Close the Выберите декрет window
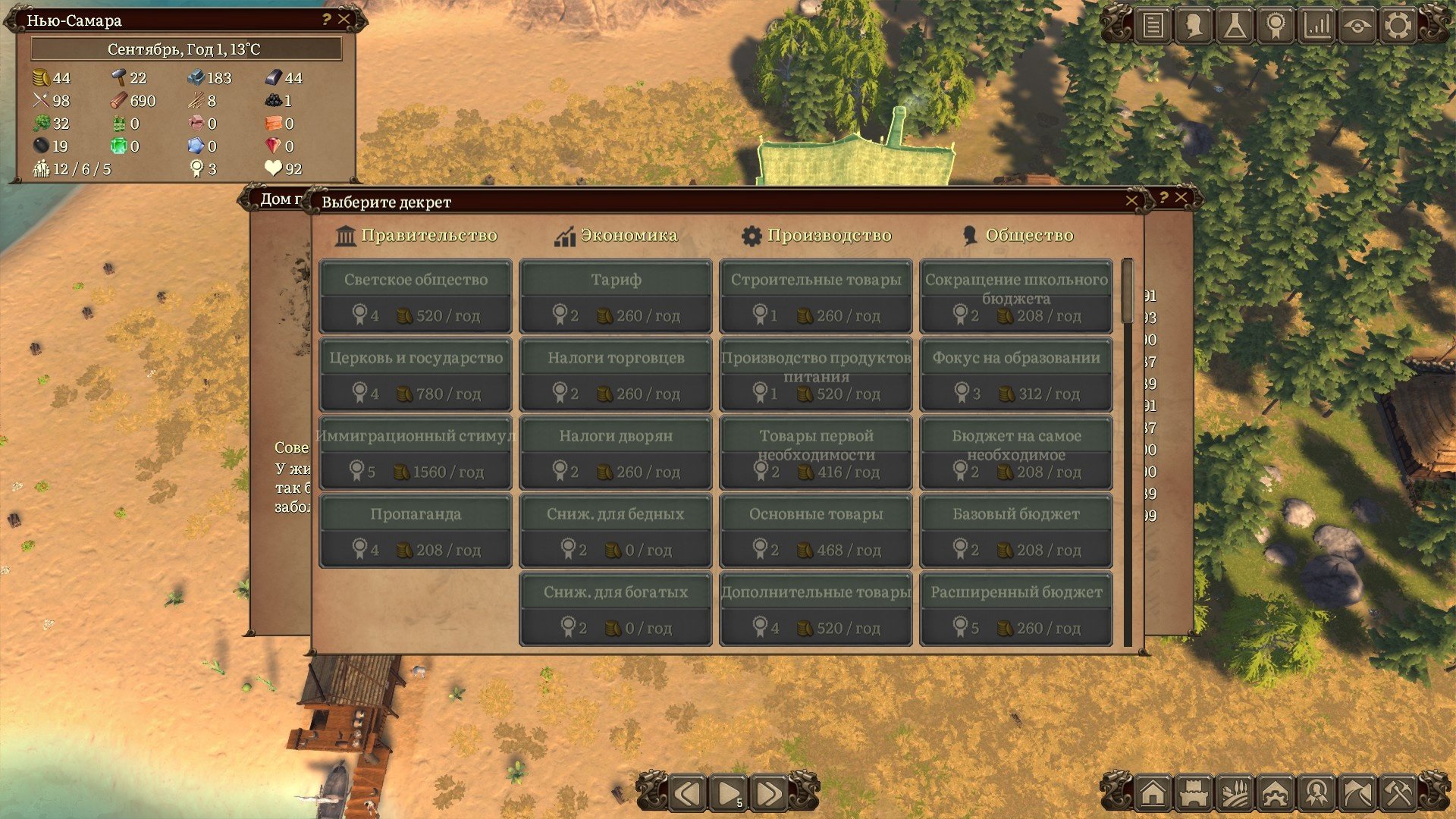This screenshot has height=819, width=1456. coord(1131,201)
